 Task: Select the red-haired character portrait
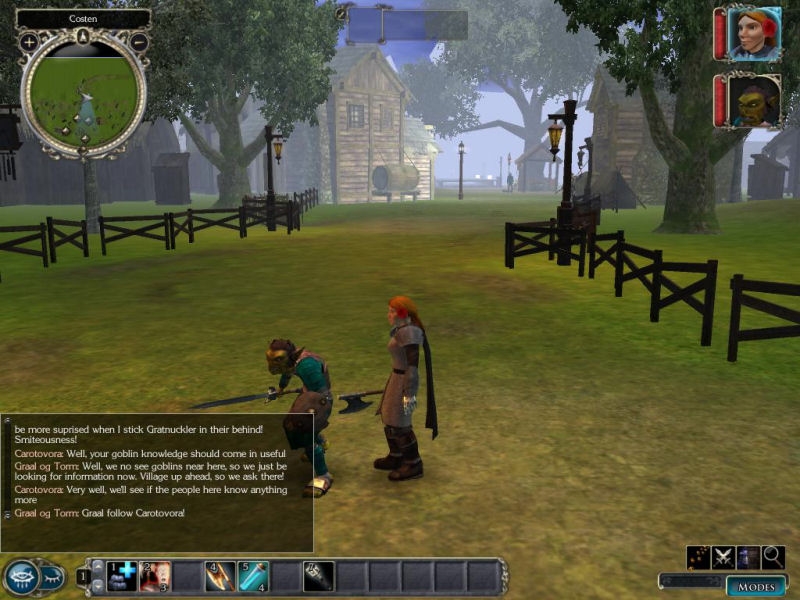(x=753, y=34)
